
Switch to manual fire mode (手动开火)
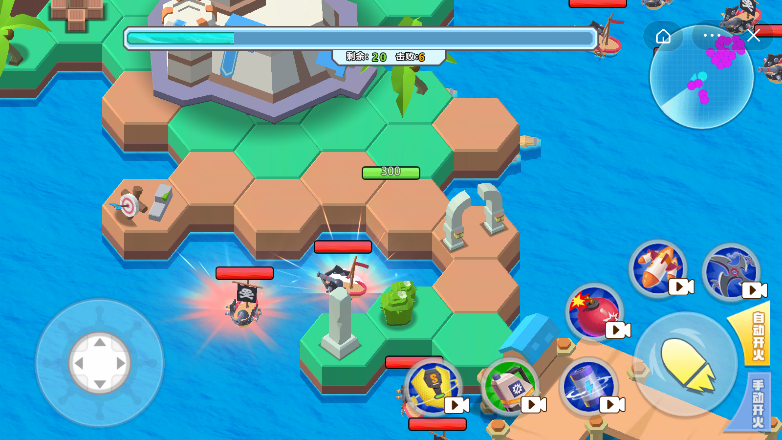[760, 401]
